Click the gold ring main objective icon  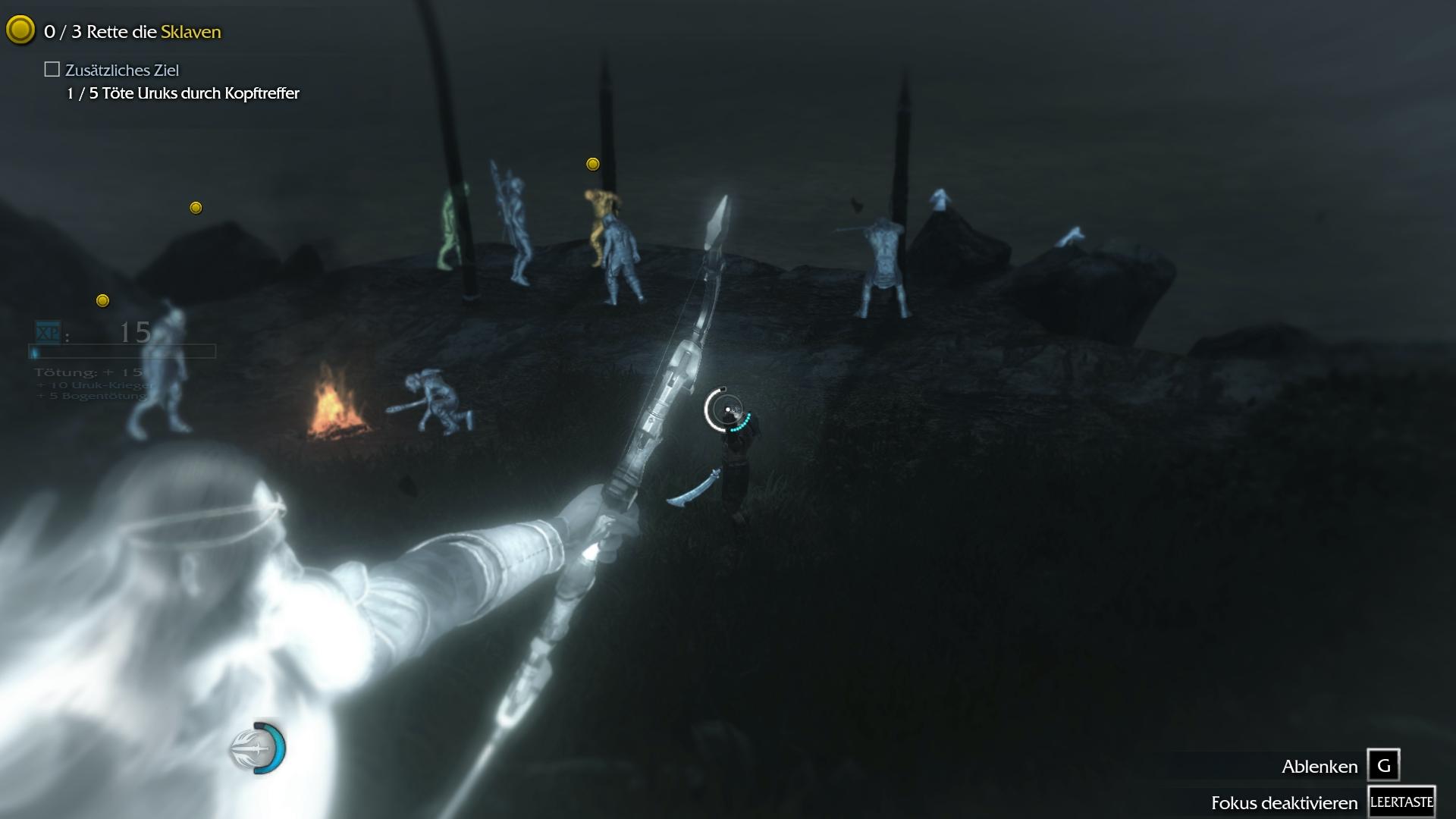pyautogui.click(x=20, y=30)
